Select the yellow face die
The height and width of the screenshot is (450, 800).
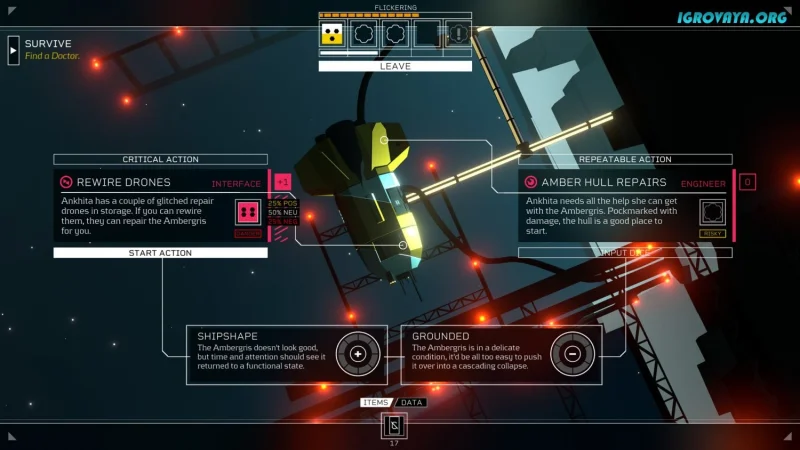[x=333, y=34]
